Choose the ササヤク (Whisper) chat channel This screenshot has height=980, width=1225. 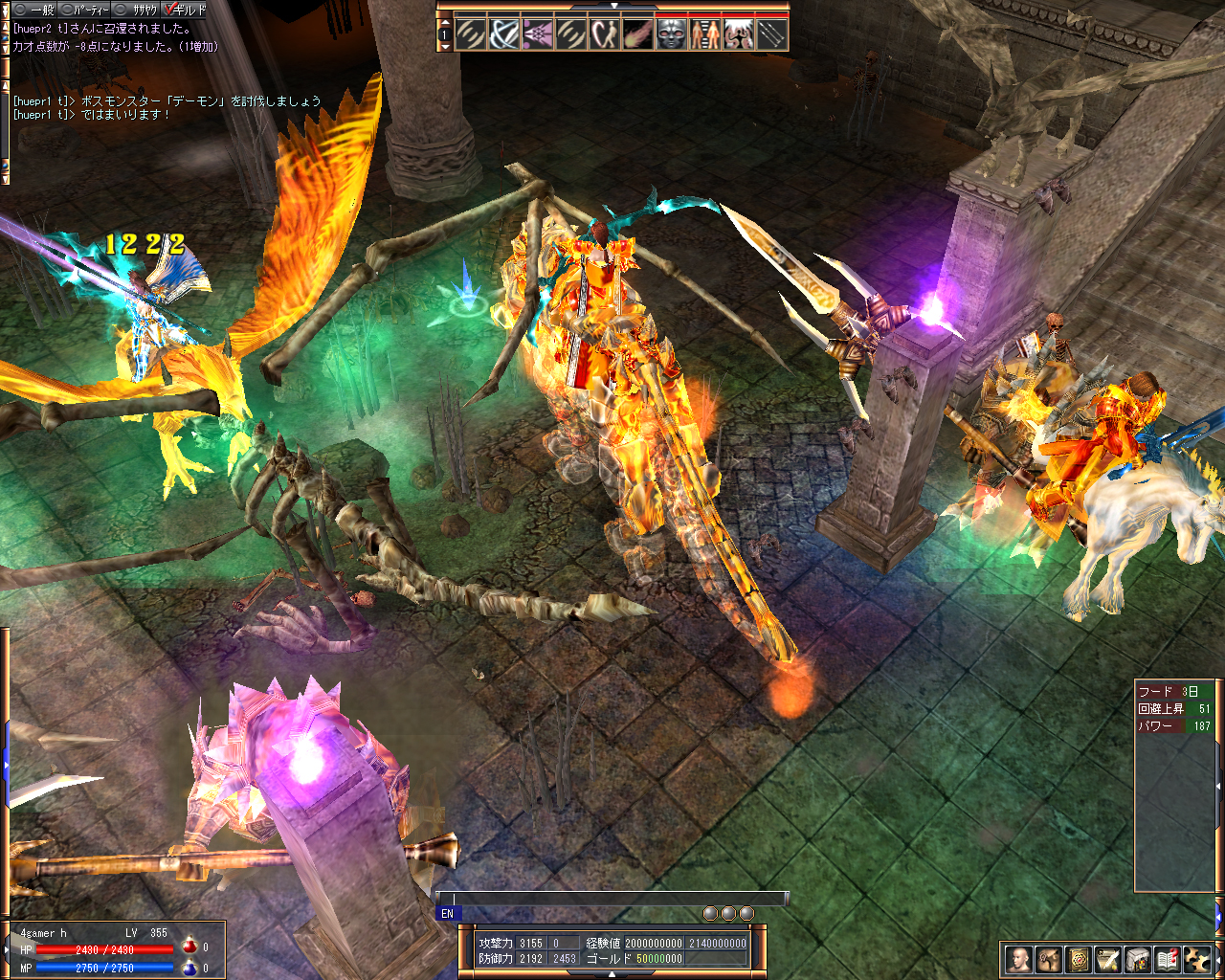136,10
